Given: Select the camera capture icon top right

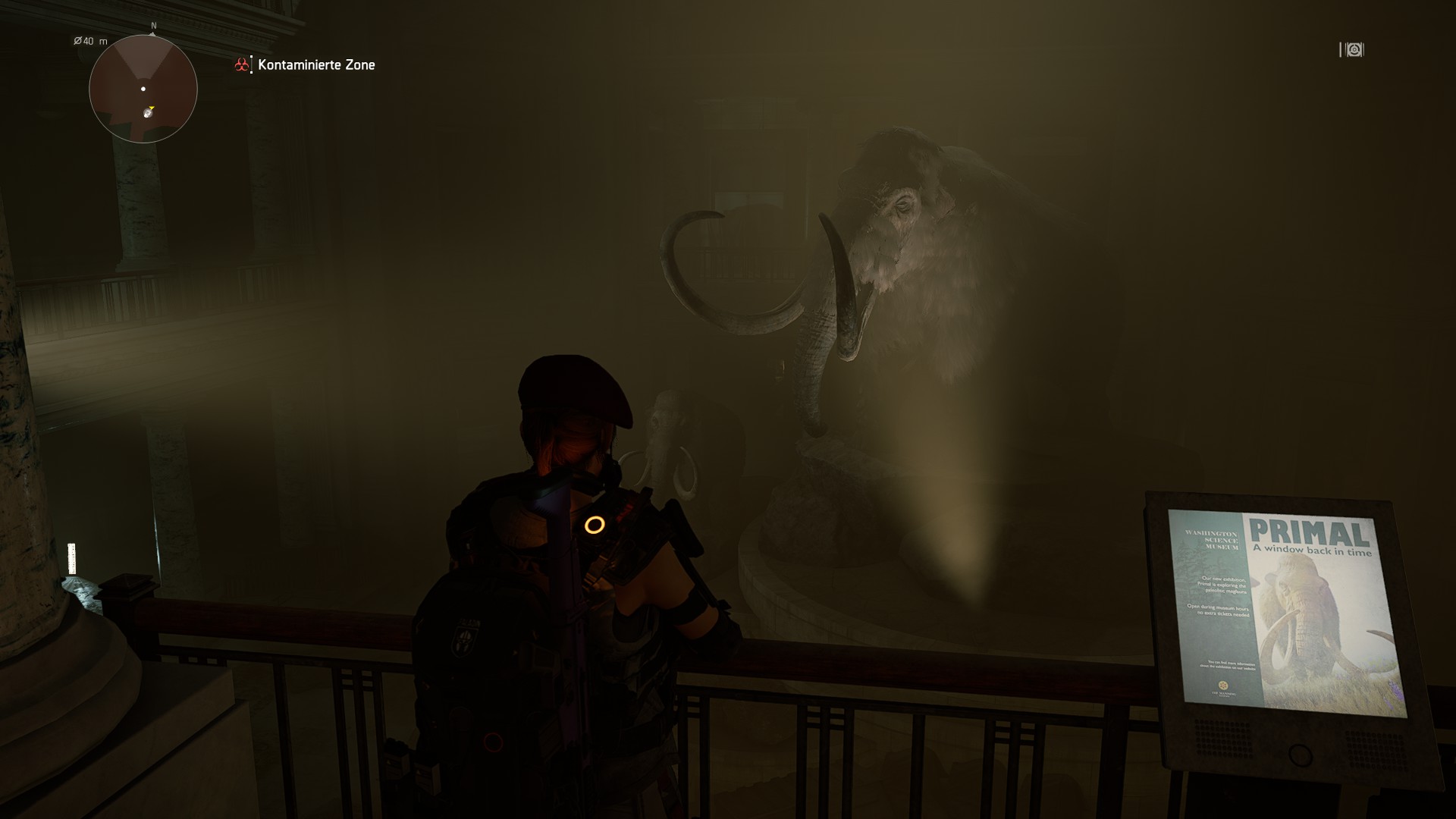Looking at the screenshot, I should click(1352, 50).
